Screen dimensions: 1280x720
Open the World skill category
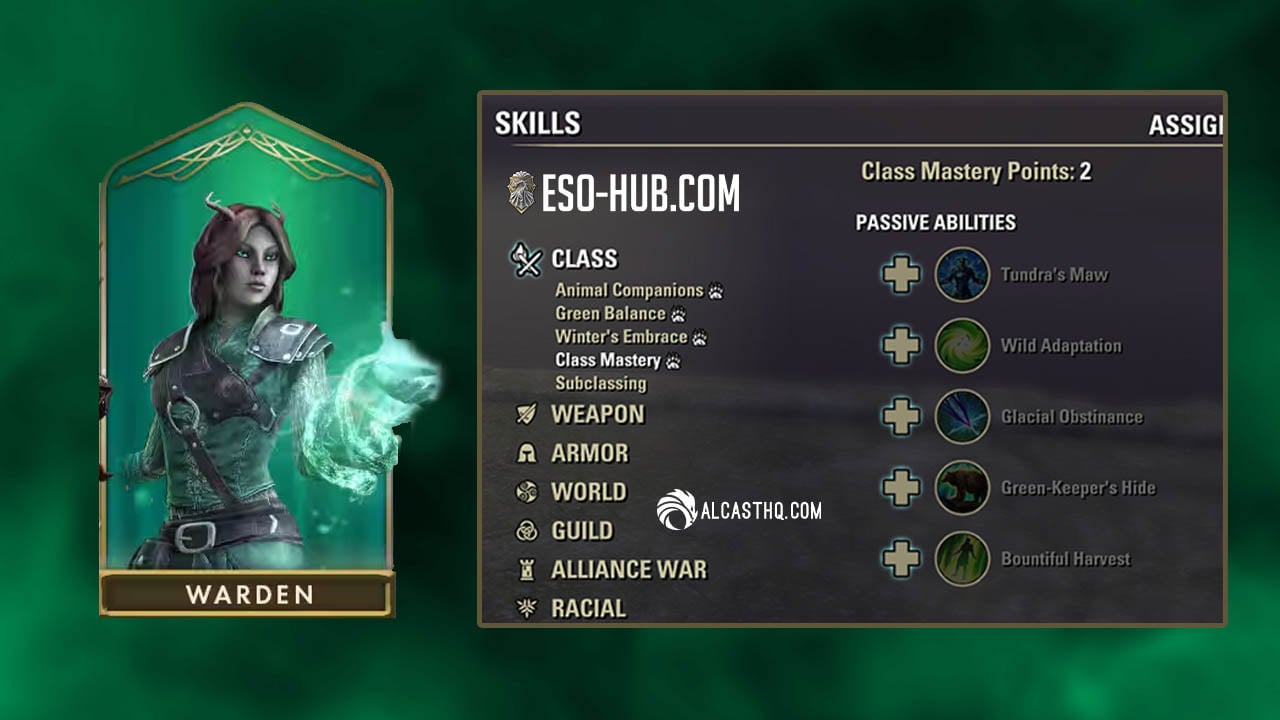point(588,492)
